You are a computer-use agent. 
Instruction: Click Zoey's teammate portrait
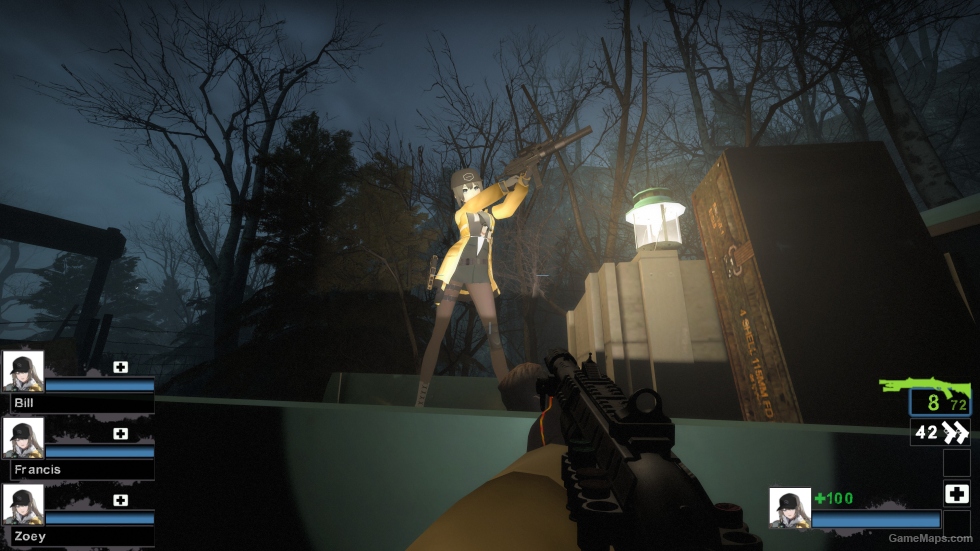coord(23,504)
